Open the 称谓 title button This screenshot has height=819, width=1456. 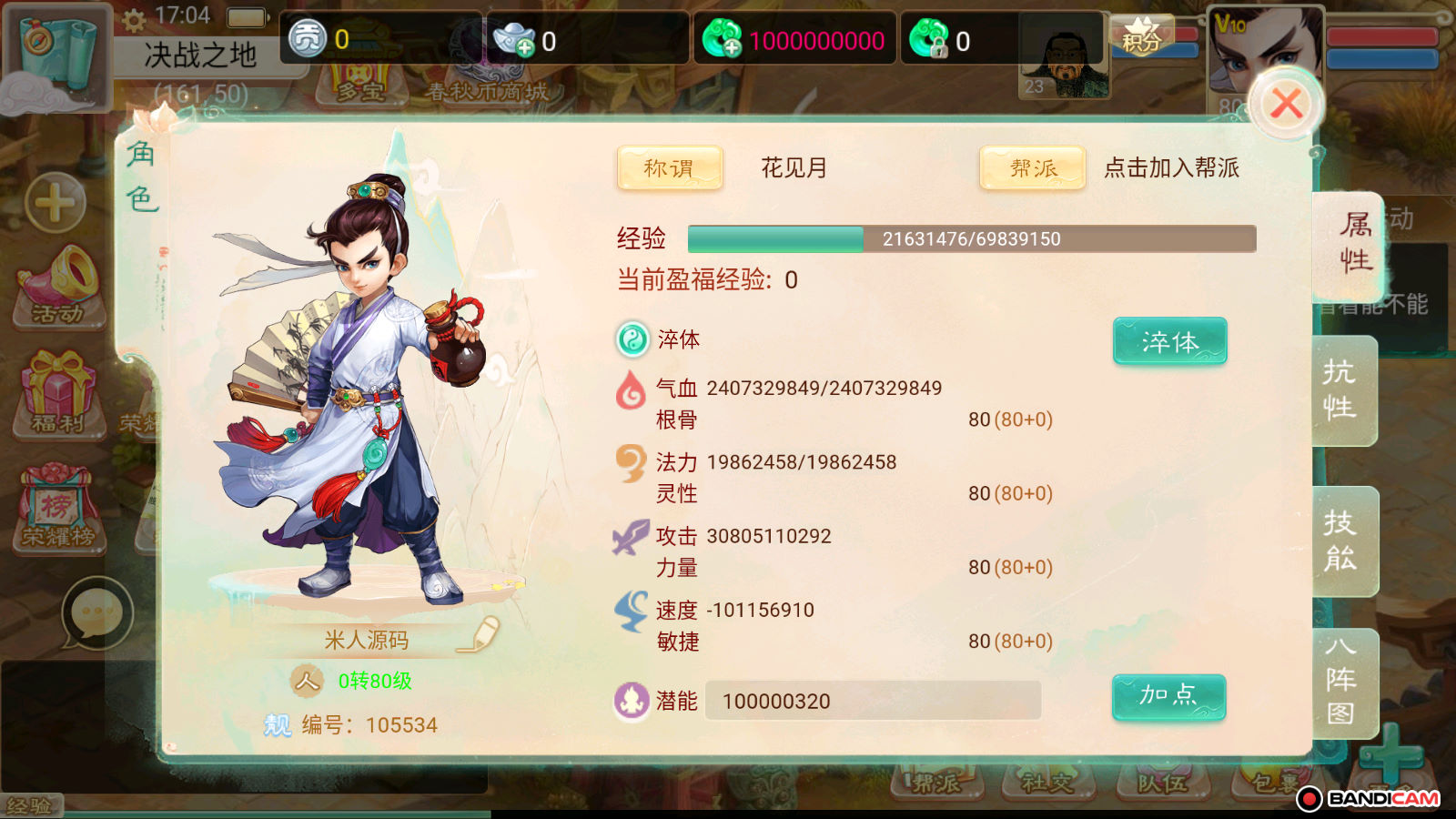point(670,168)
